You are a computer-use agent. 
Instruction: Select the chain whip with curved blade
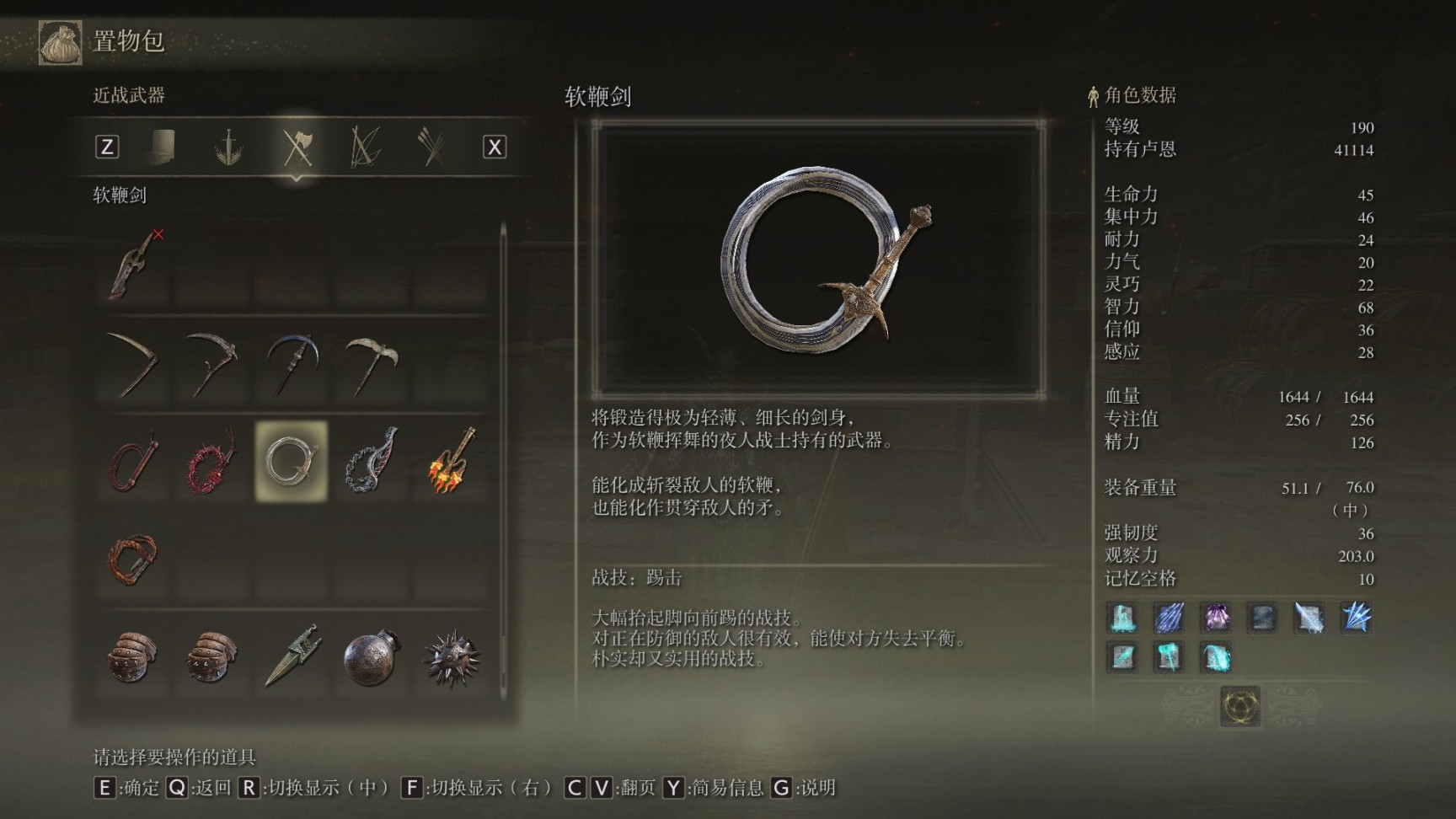[371, 462]
